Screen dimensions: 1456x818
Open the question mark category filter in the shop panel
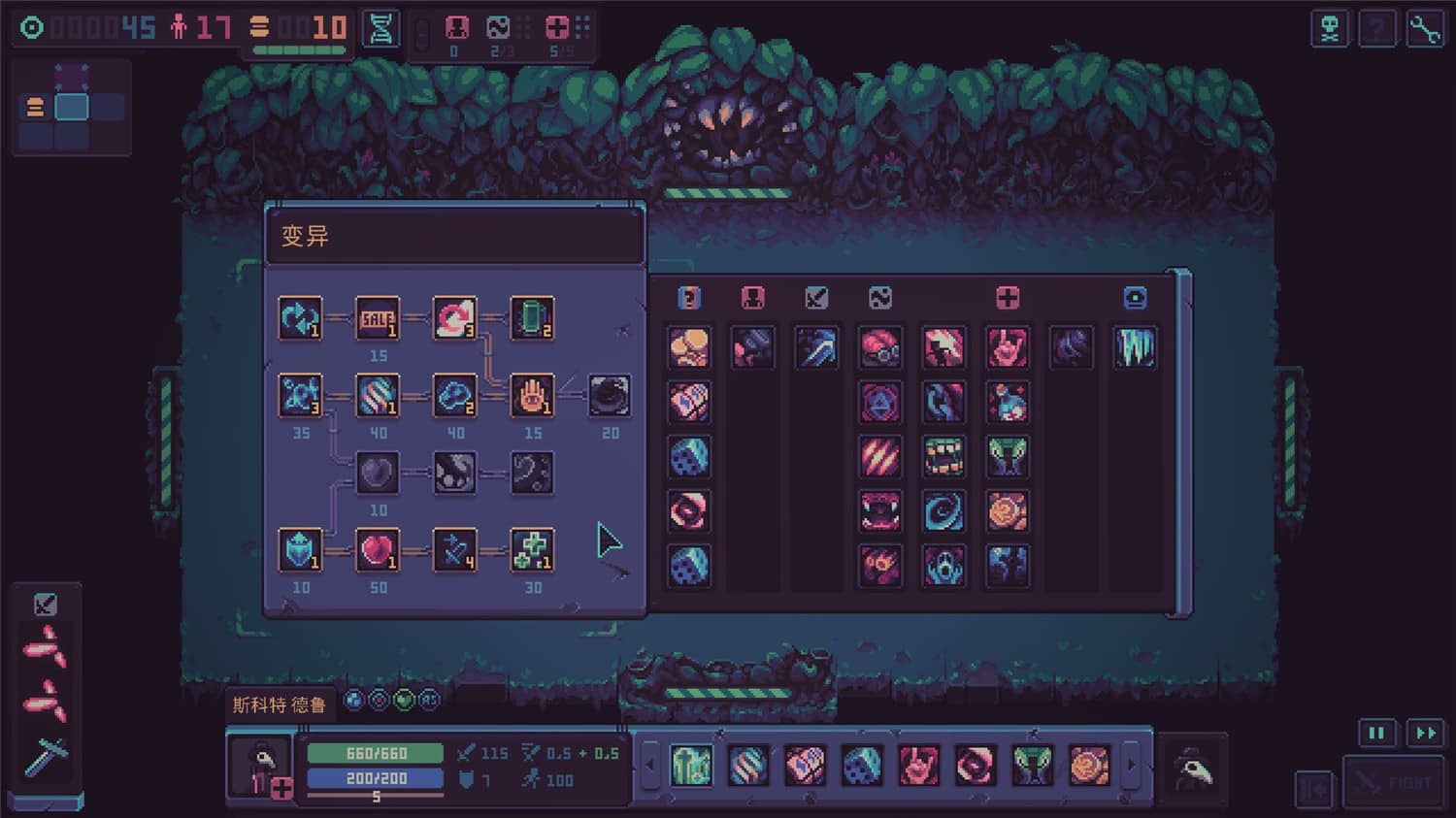689,298
